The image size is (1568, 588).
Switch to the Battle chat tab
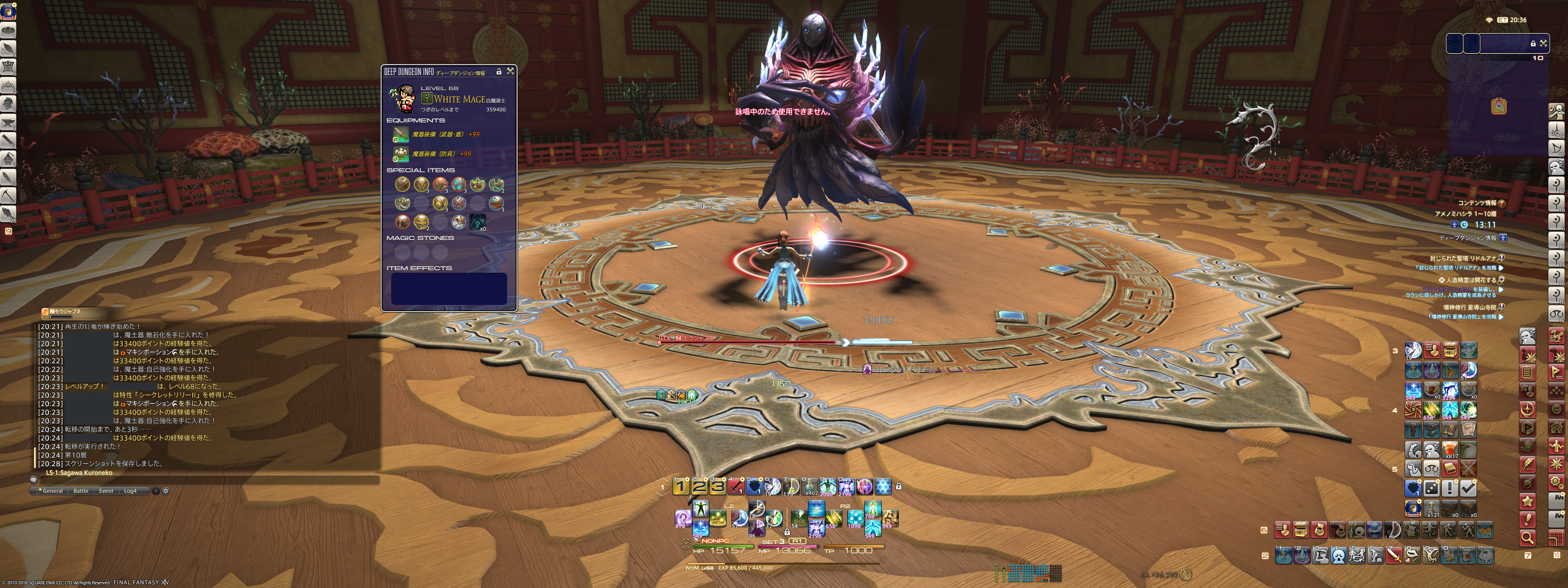tap(80, 491)
